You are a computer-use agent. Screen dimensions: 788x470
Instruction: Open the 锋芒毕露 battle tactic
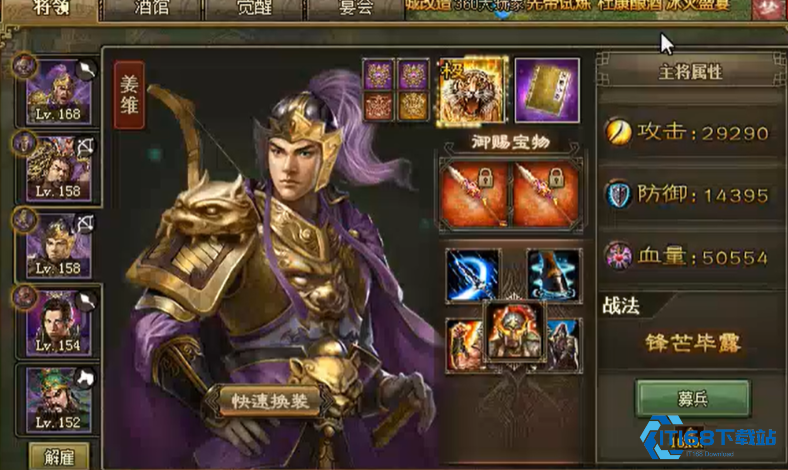tap(692, 346)
